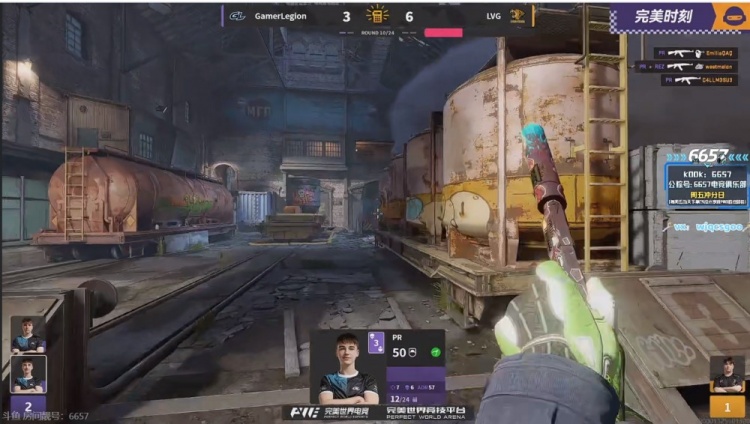
Task: Select the C4LLM3SU3 kill feed entry
Action: coord(699,80)
